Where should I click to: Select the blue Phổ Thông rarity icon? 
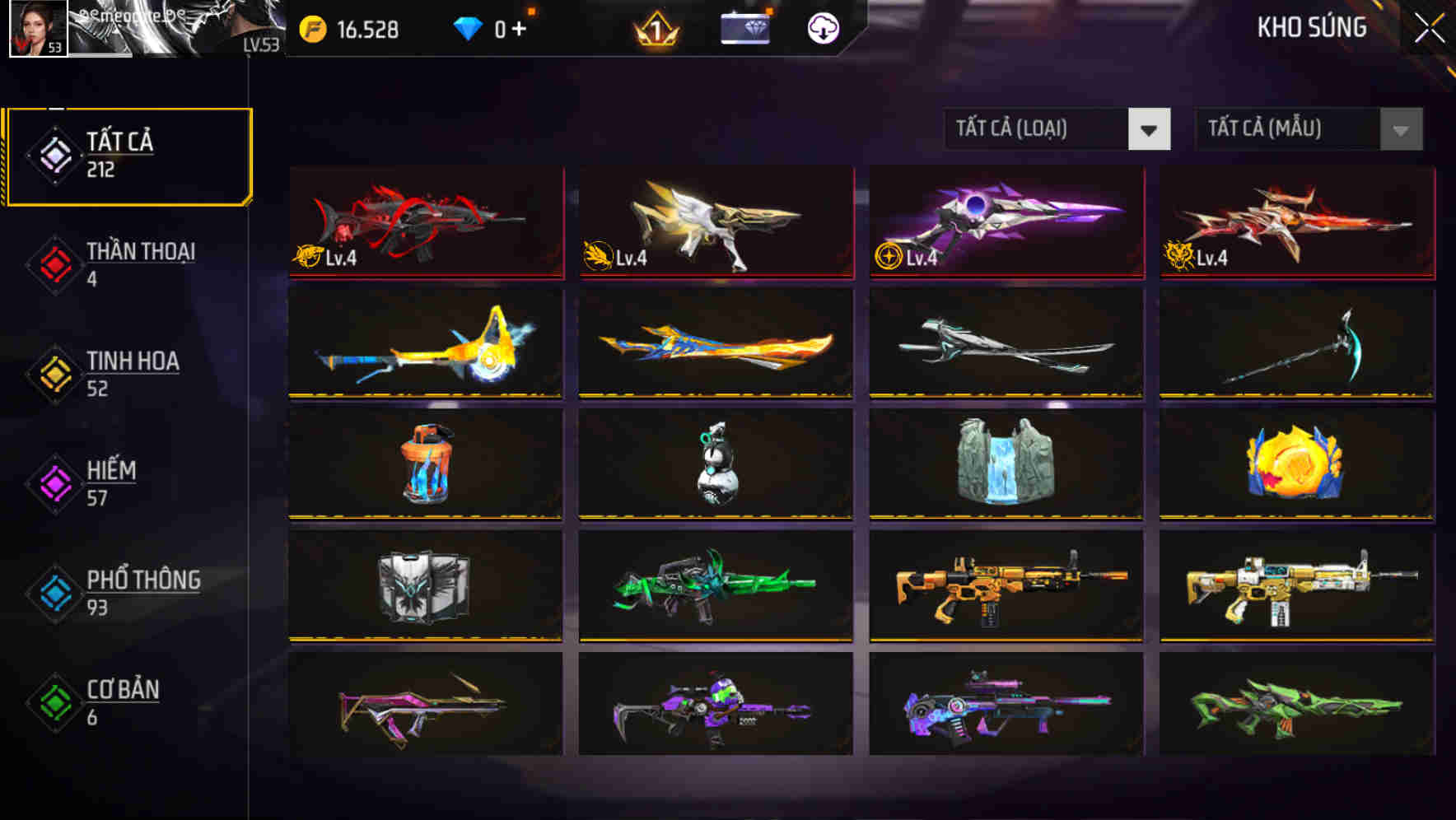(x=53, y=593)
